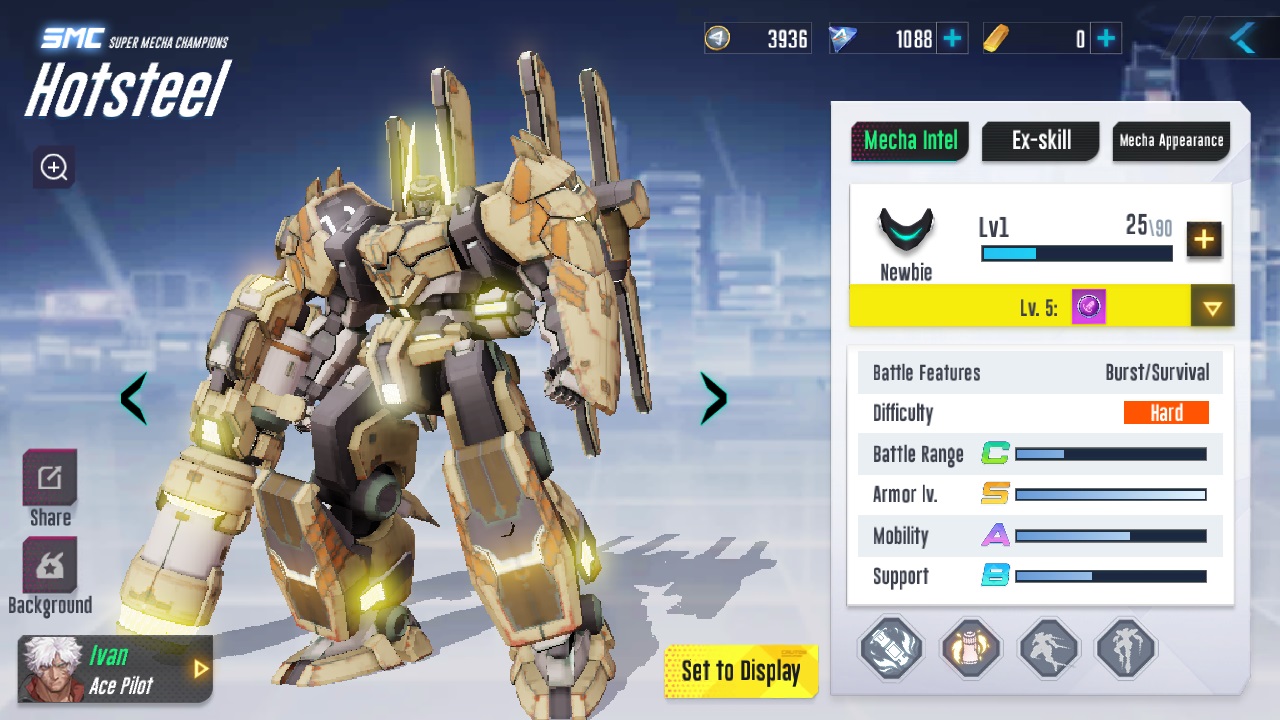This screenshot has height=720, width=1280.
Task: Show the next mecha
Action: point(713,398)
